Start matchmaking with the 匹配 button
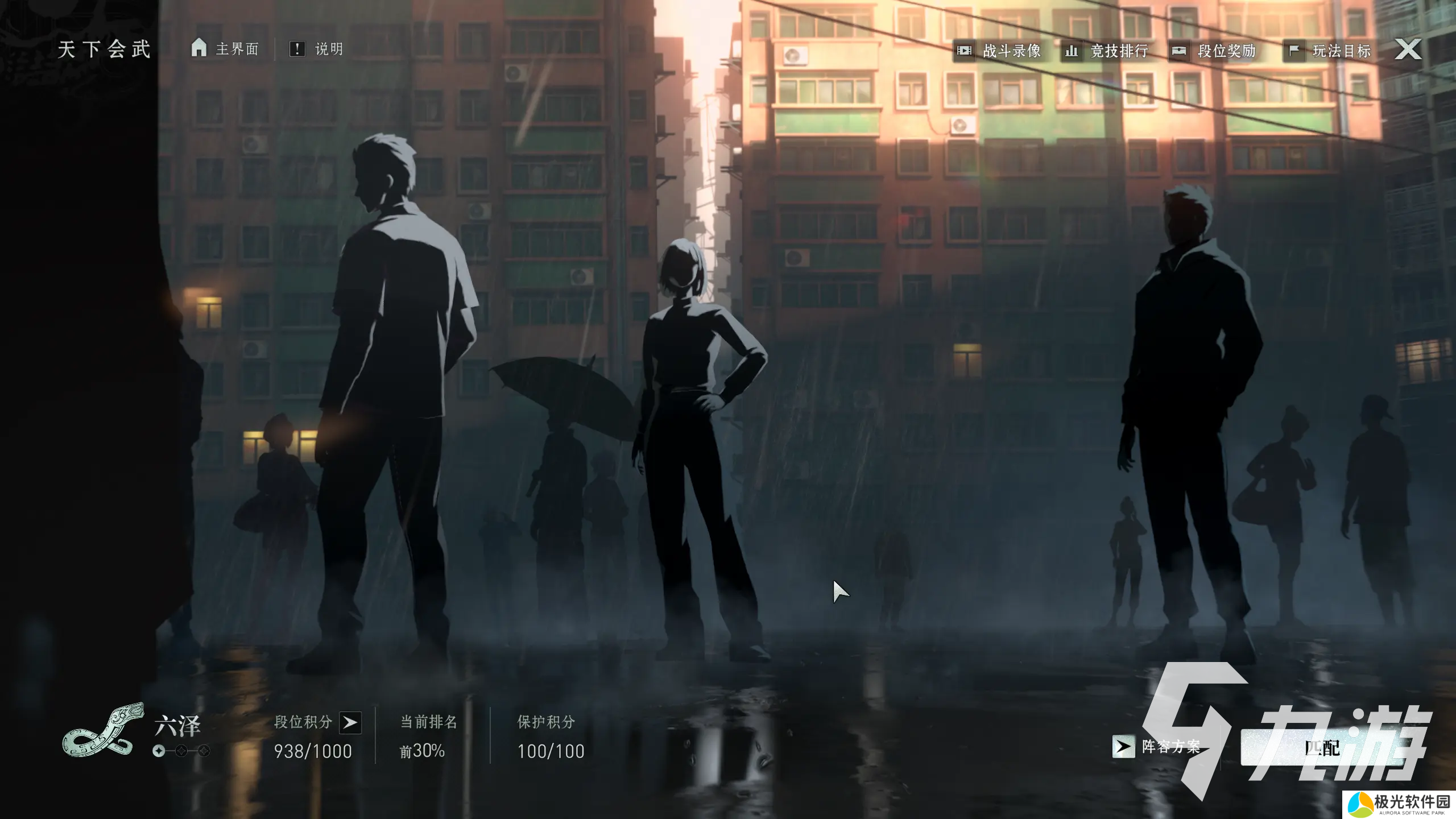Image resolution: width=1456 pixels, height=819 pixels. tap(1322, 747)
